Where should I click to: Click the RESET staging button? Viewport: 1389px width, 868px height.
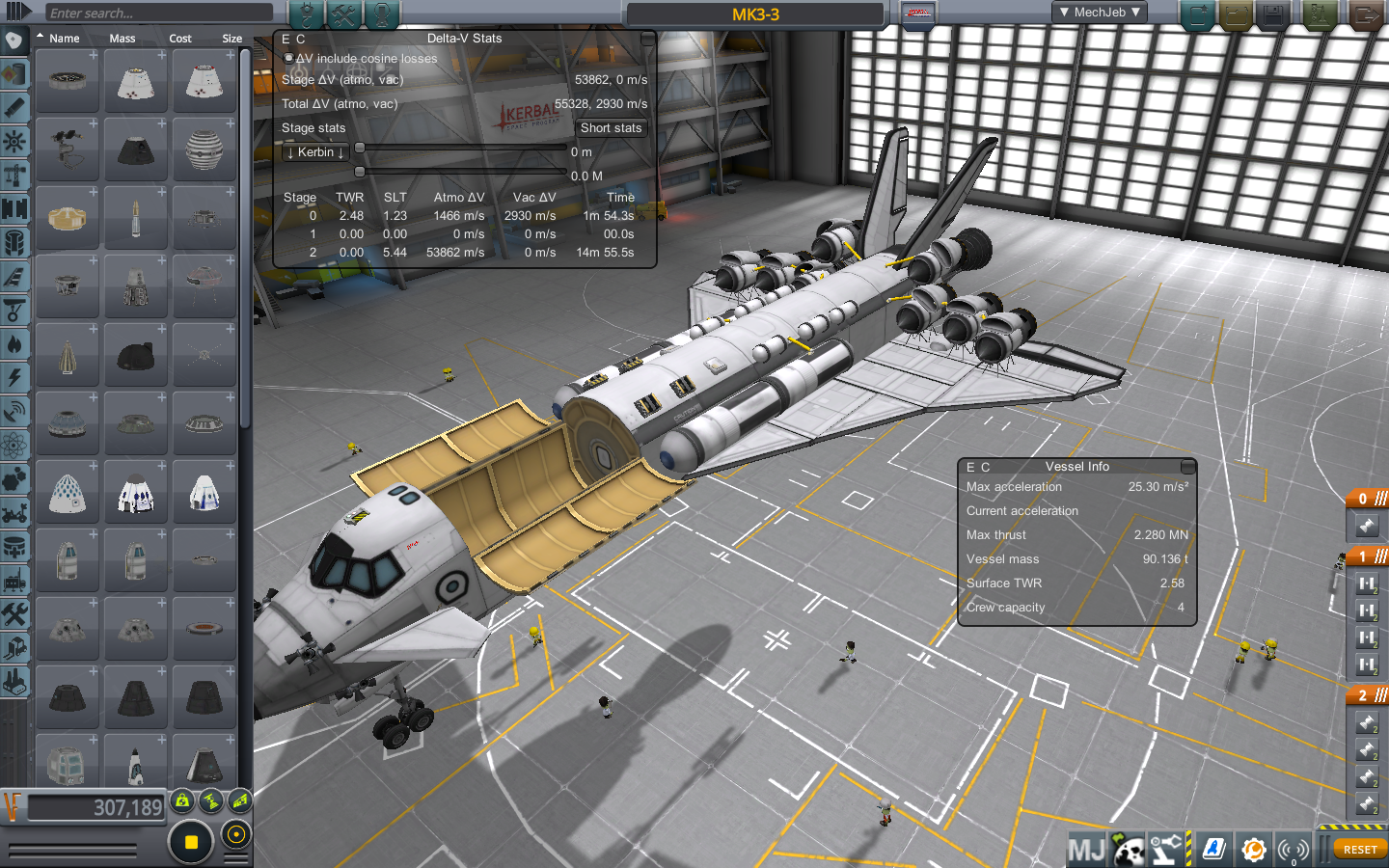[x=1359, y=850]
